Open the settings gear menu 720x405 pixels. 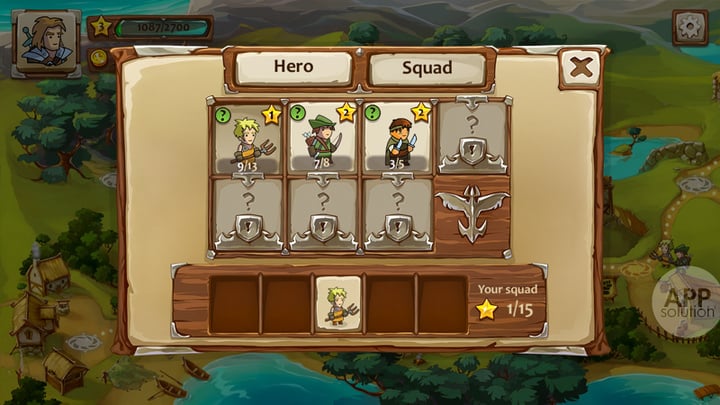pos(689,26)
